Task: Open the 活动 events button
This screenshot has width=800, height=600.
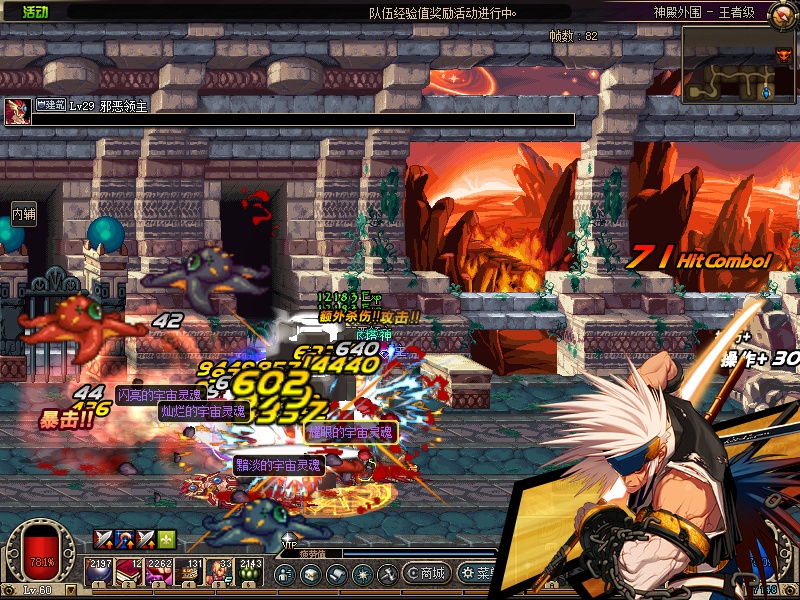Action: pos(35,12)
